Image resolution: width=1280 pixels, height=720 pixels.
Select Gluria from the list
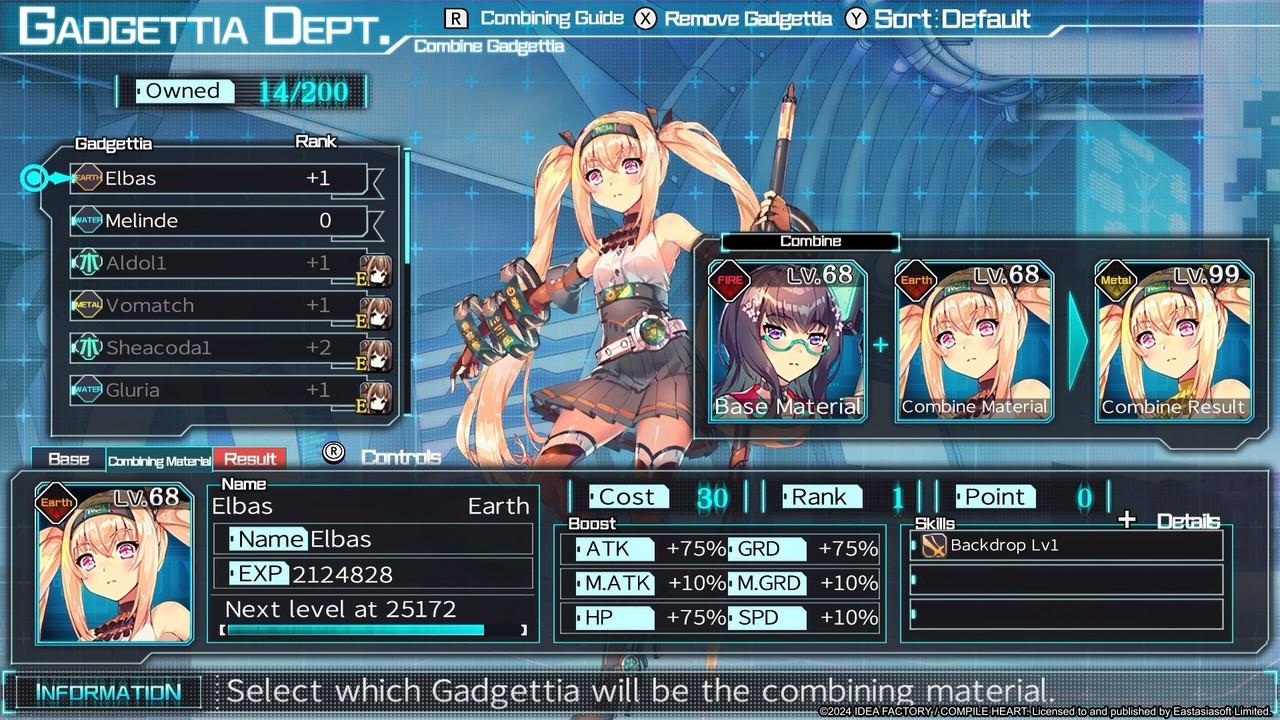218,390
